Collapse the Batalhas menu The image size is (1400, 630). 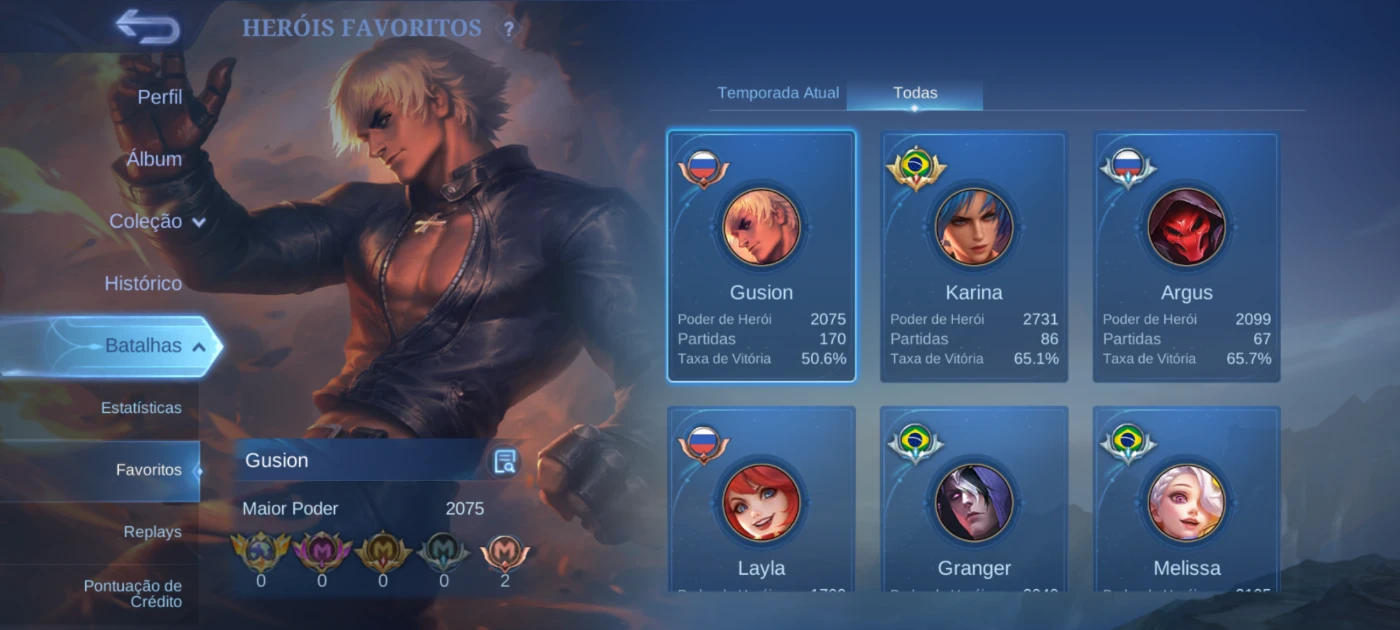point(155,346)
